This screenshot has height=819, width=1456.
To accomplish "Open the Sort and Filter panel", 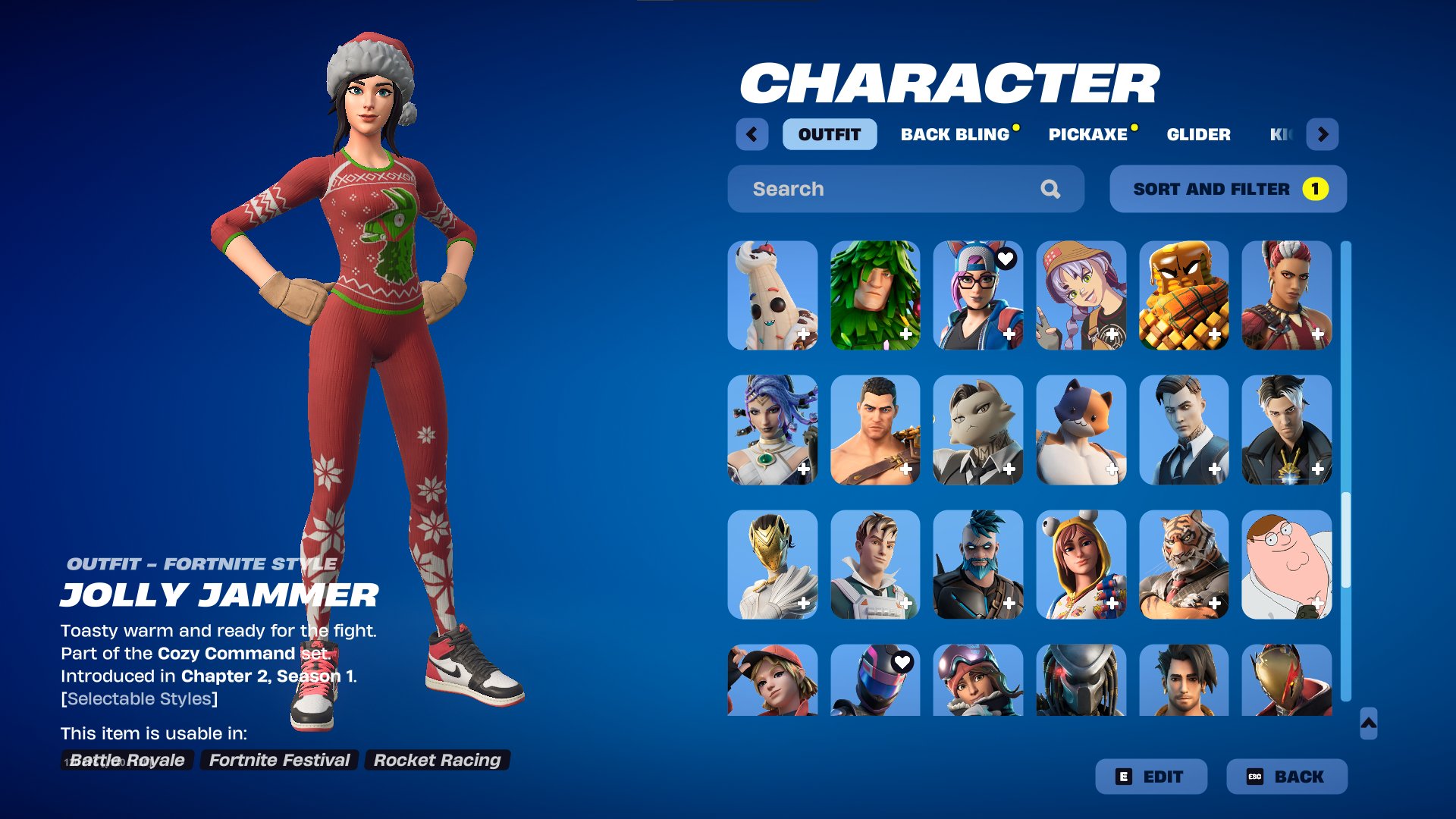I will pos(1212,189).
